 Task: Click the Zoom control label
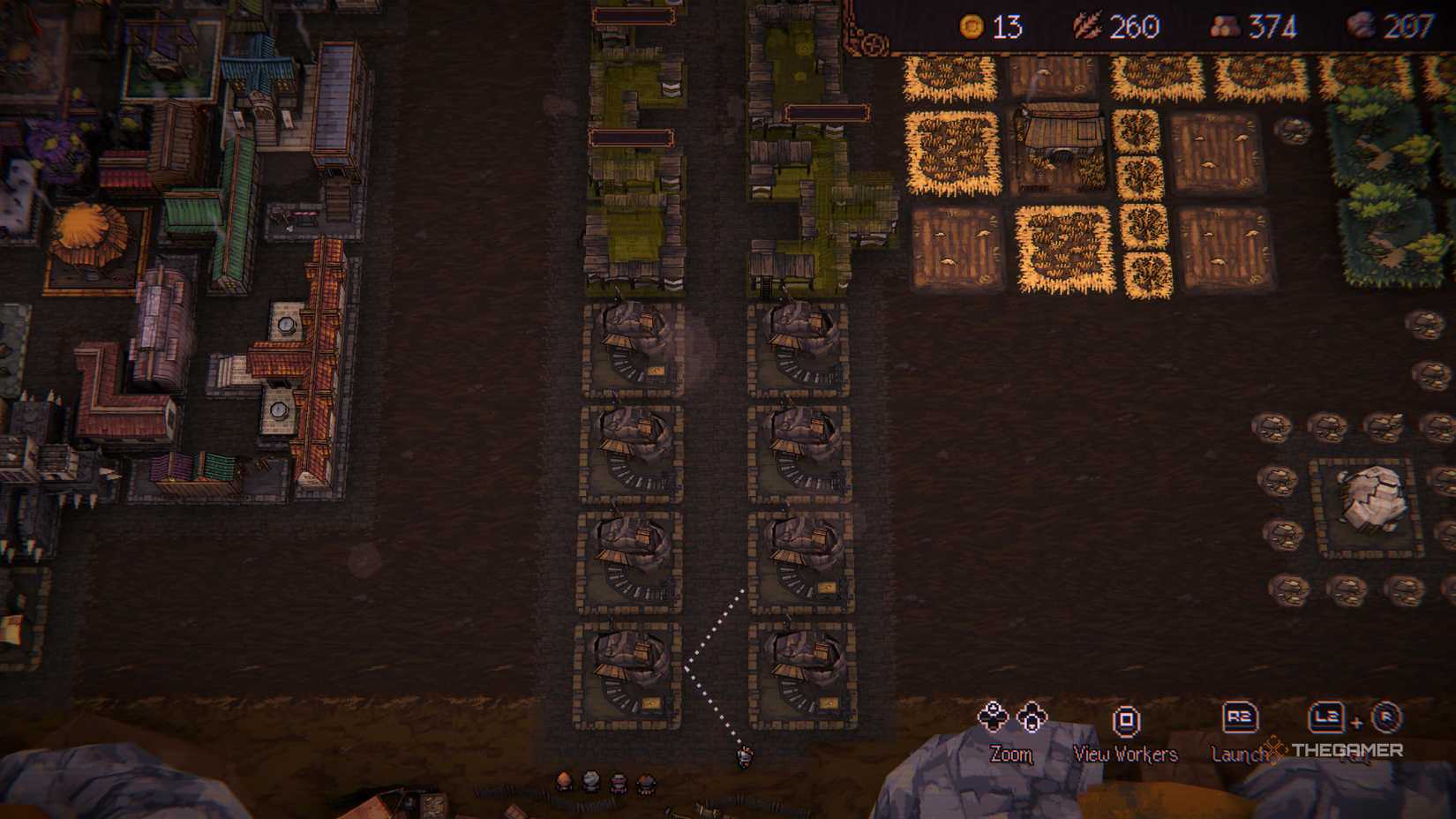click(1012, 755)
